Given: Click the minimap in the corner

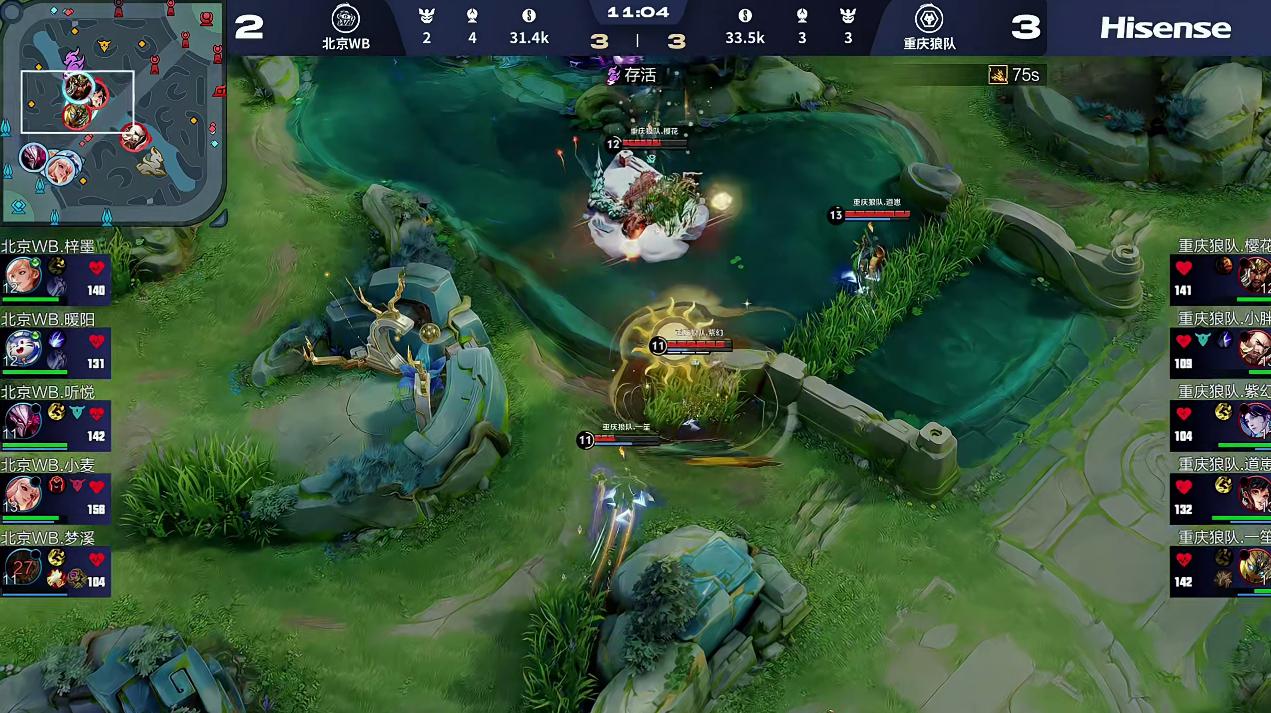Looking at the screenshot, I should [x=113, y=112].
